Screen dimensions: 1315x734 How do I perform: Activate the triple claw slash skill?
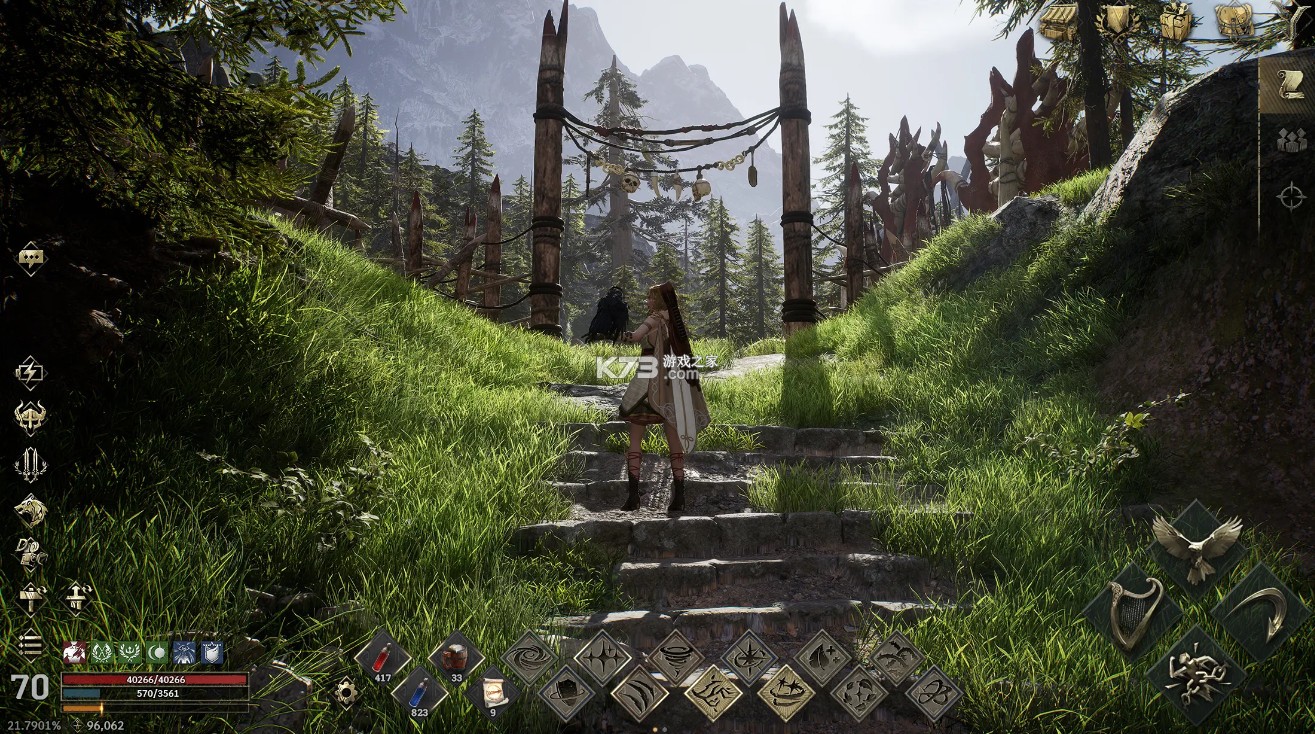[x=639, y=692]
